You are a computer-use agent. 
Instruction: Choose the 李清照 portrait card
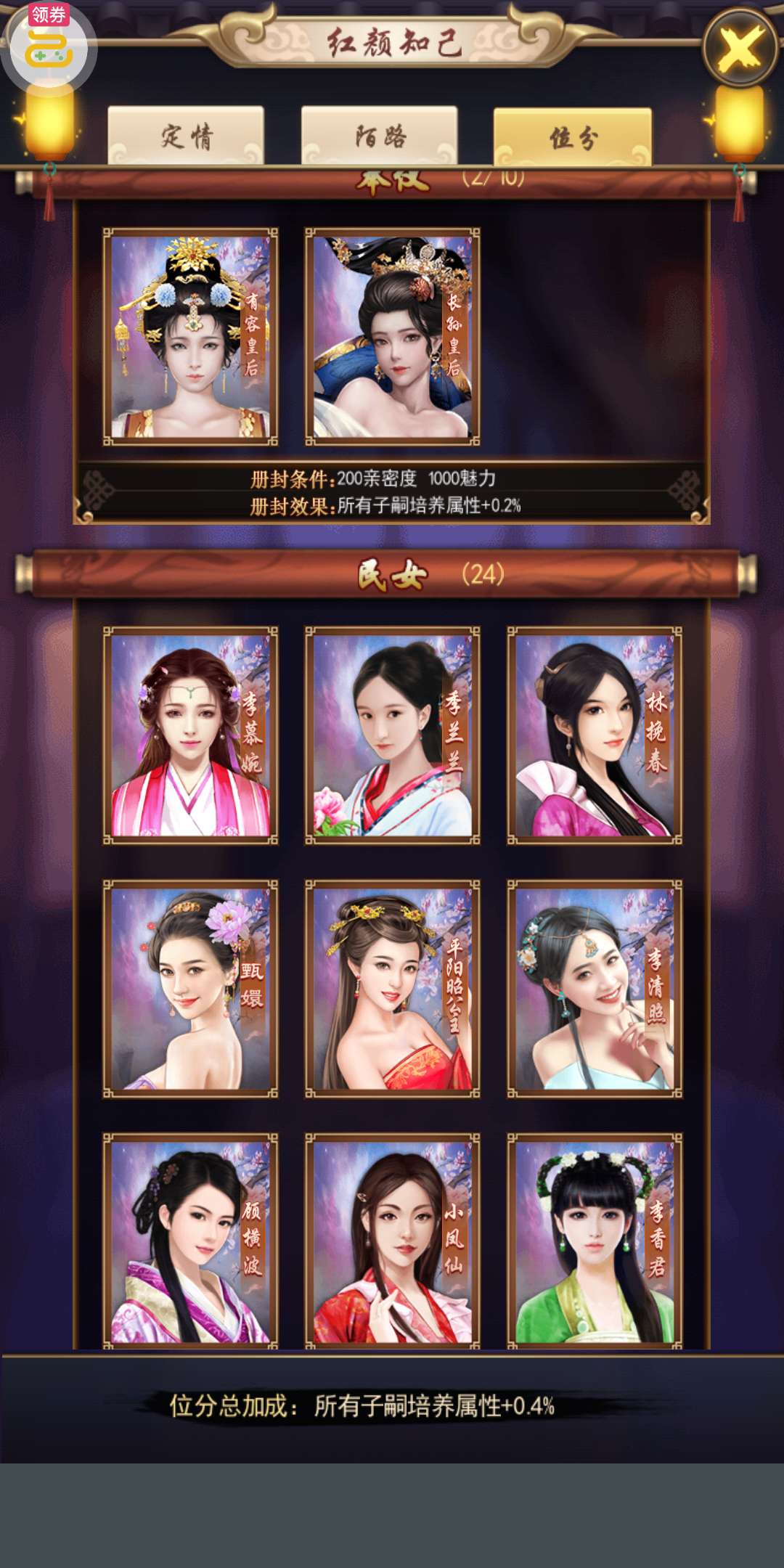[x=594, y=988]
